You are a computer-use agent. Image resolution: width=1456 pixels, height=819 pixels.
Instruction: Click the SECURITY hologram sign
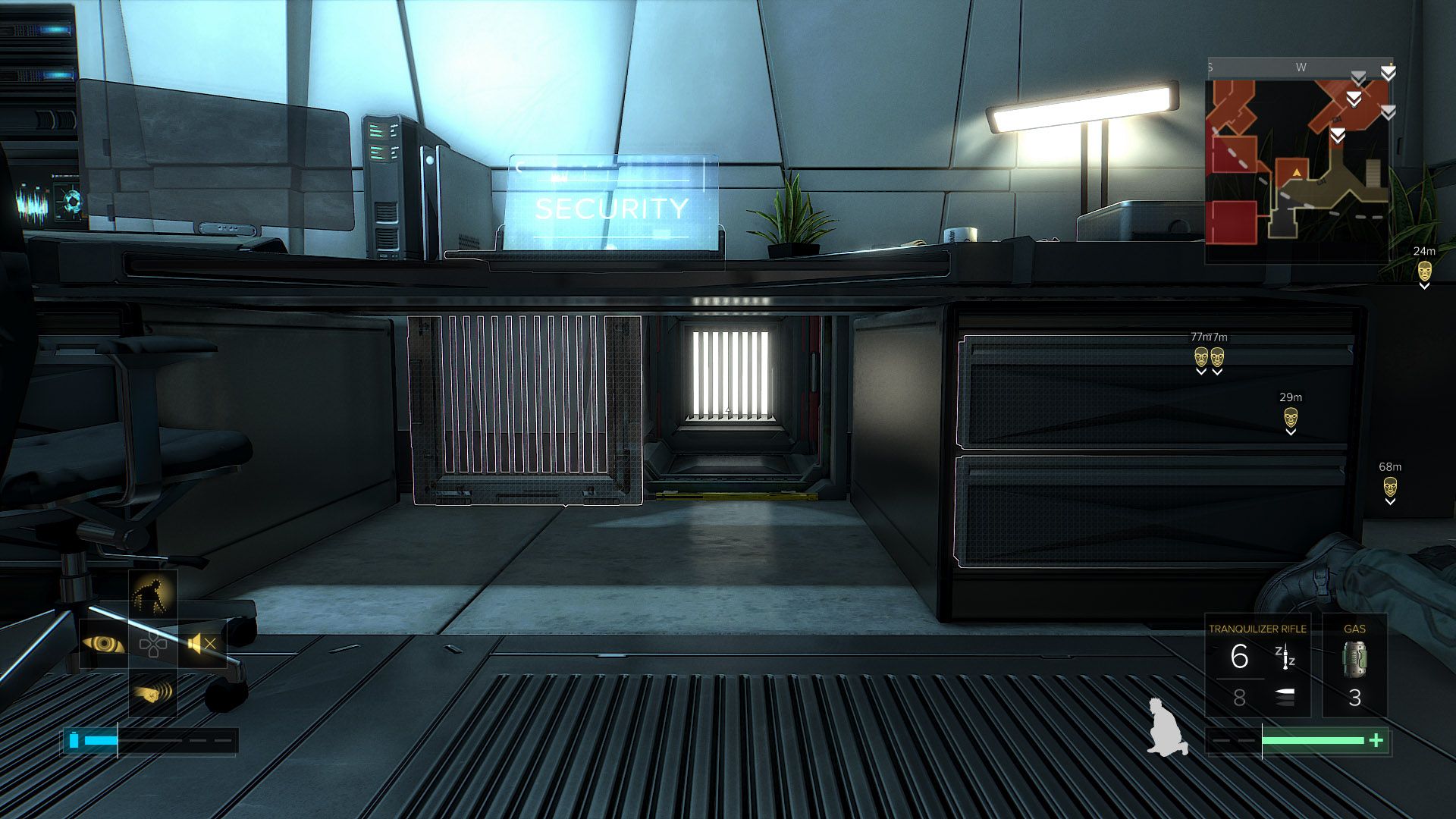tap(610, 206)
